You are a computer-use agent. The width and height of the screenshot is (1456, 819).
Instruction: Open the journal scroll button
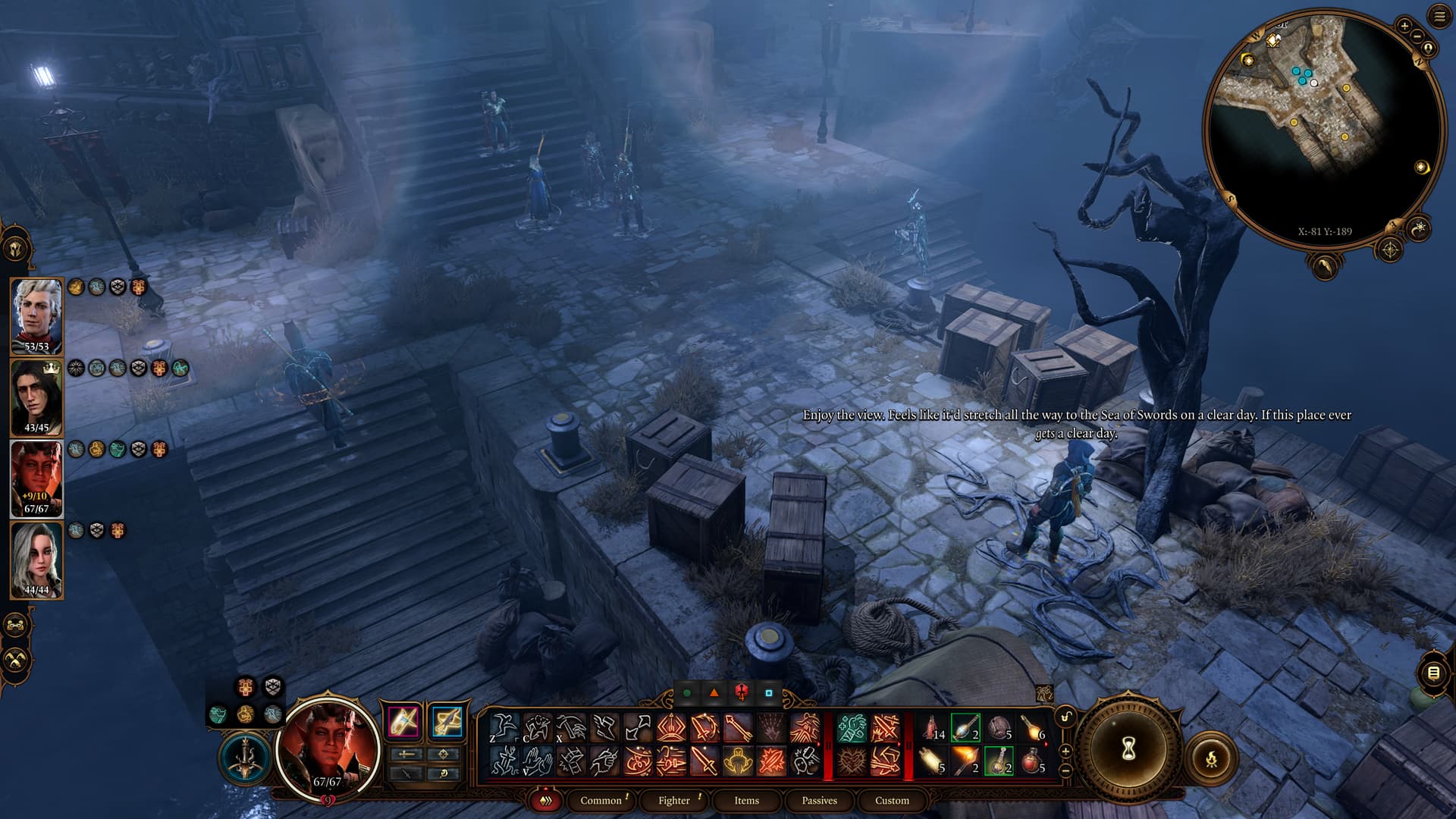point(1432,673)
